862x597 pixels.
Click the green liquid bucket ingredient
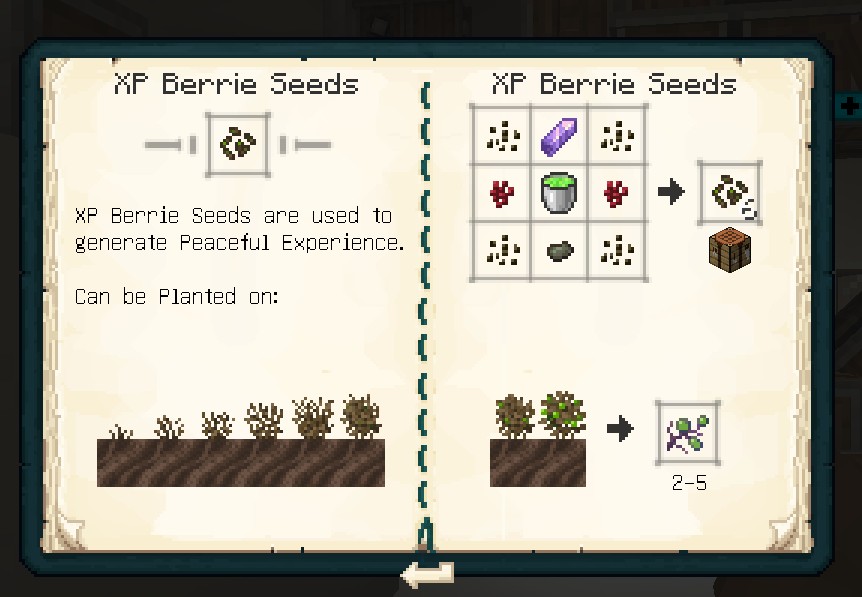coord(560,192)
